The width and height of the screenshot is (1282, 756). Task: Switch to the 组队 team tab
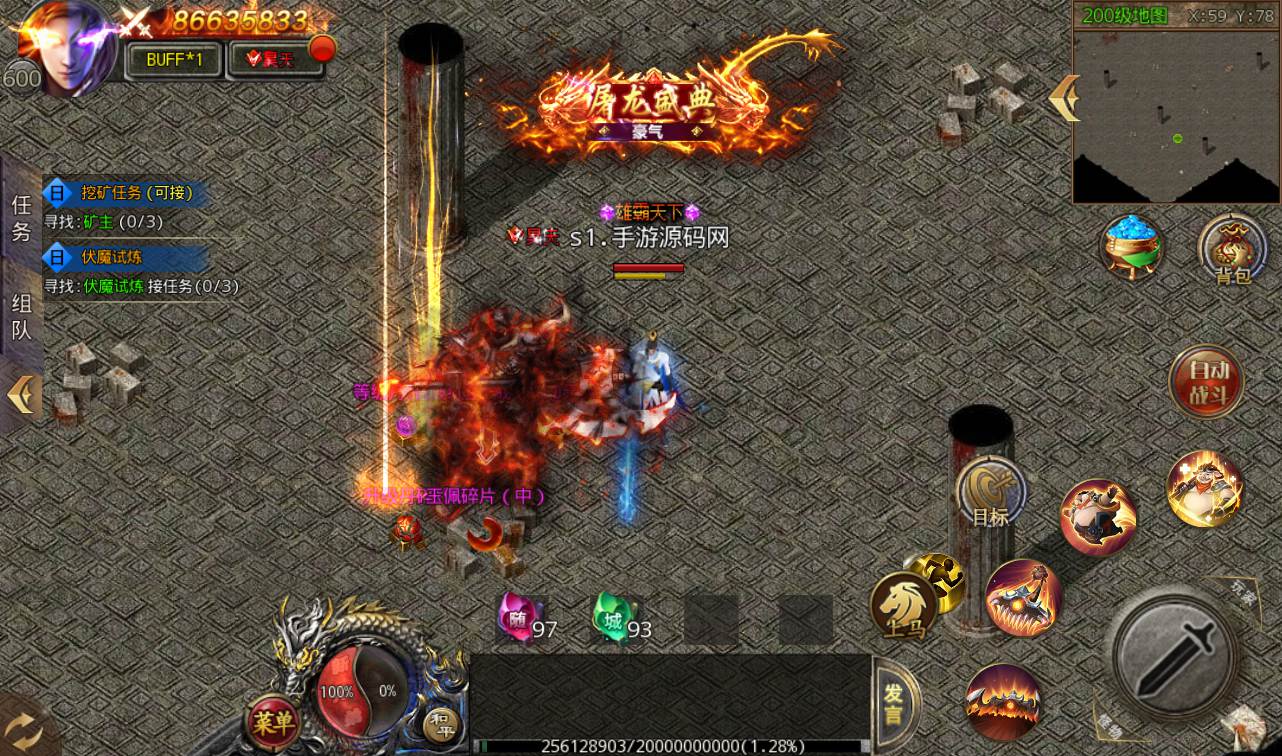[21, 316]
